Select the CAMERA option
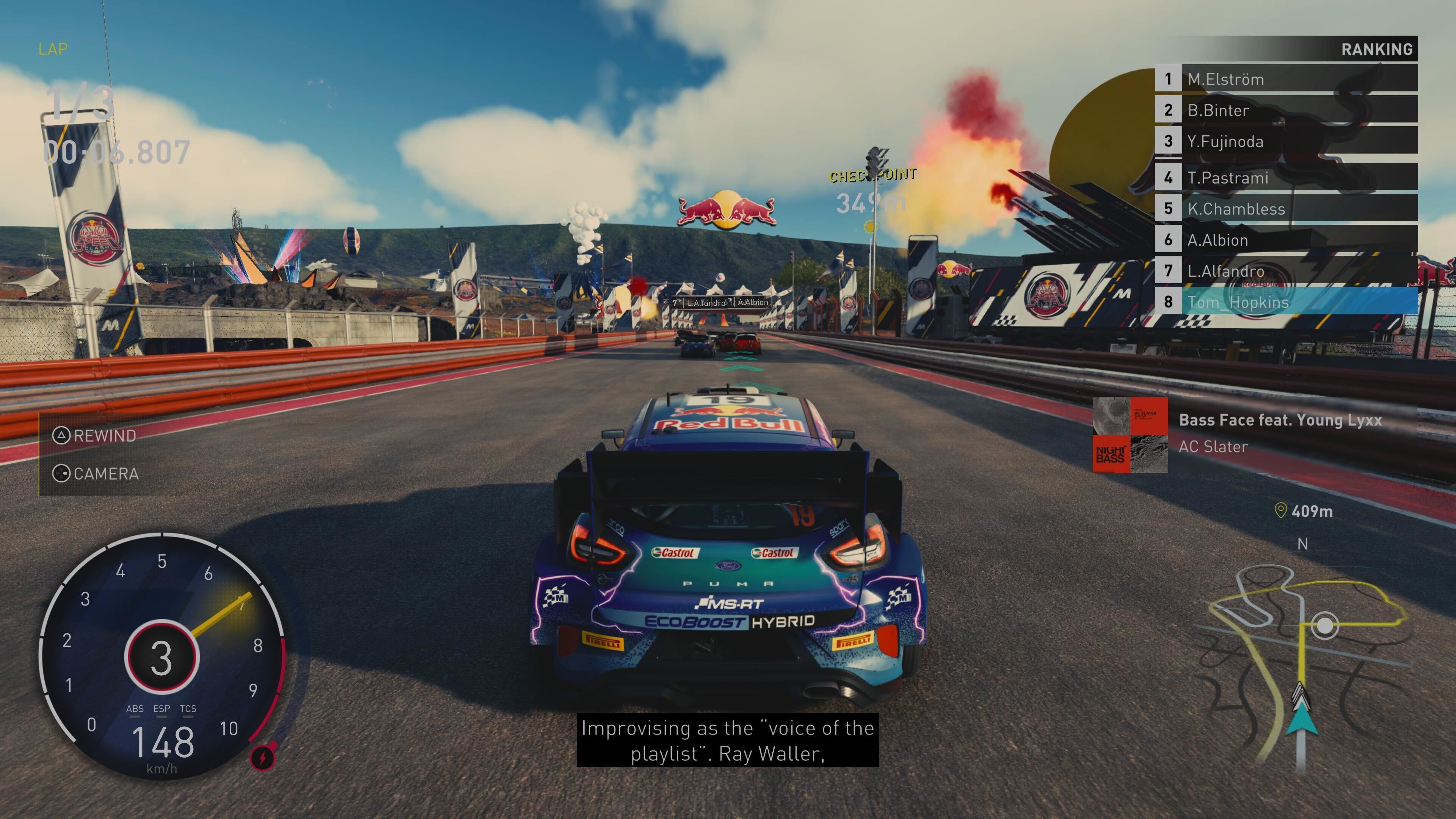The height and width of the screenshot is (819, 1456). [96, 473]
